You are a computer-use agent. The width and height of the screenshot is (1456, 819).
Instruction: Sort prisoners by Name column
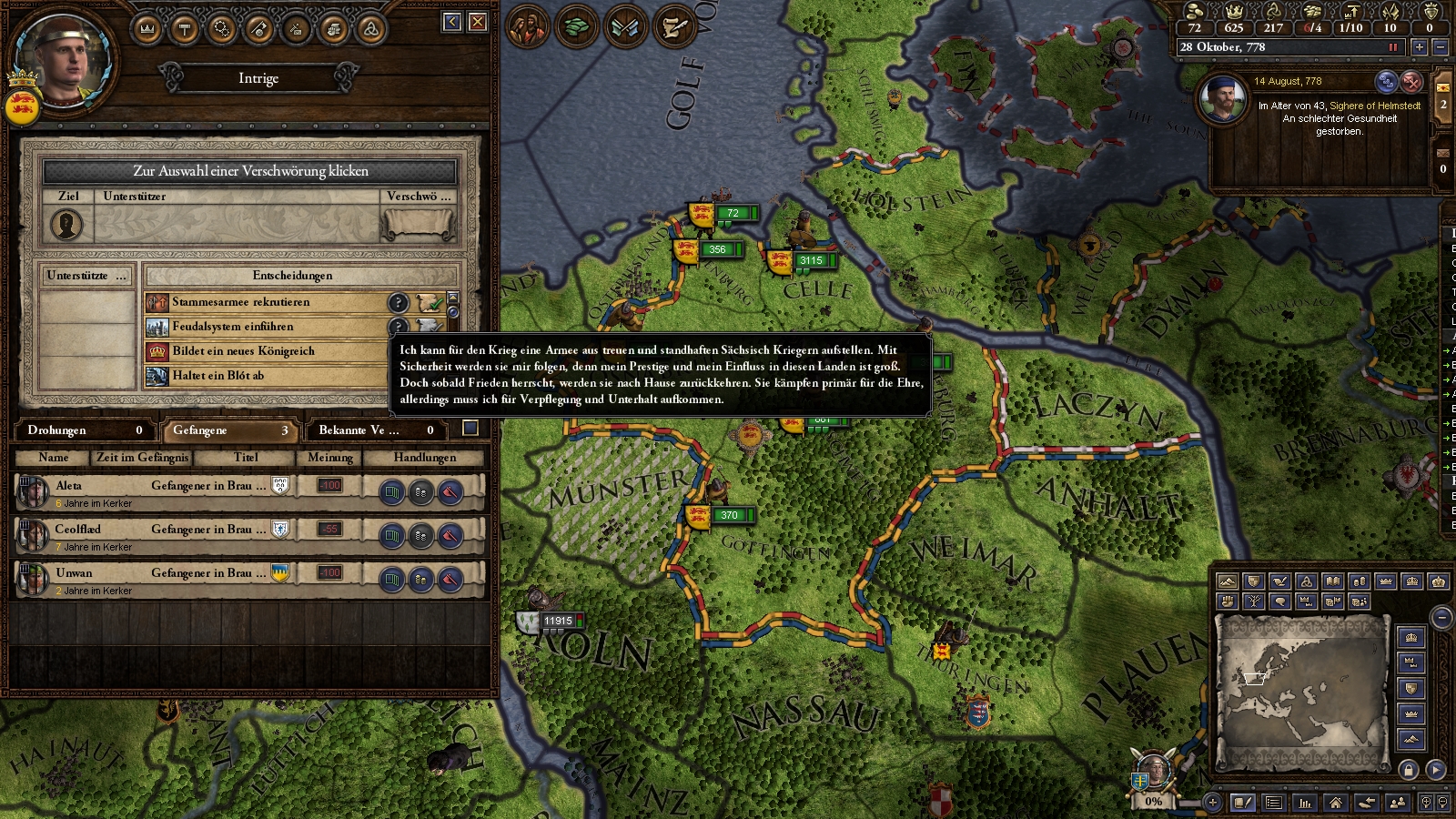point(54,458)
